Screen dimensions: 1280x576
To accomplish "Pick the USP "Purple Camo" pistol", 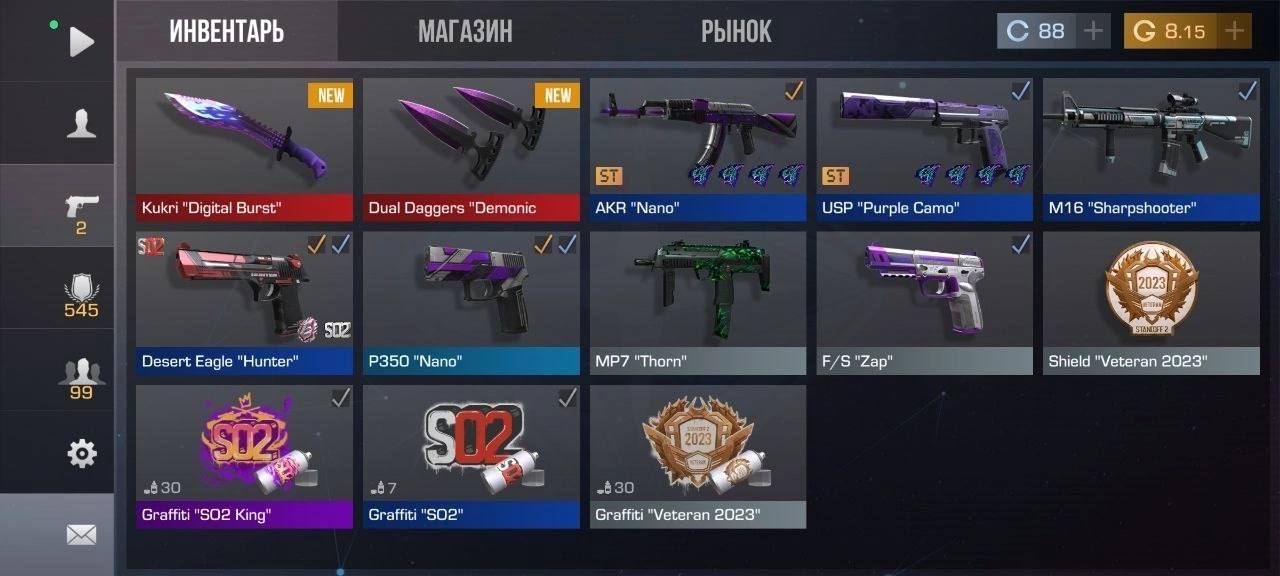I will click(x=925, y=148).
